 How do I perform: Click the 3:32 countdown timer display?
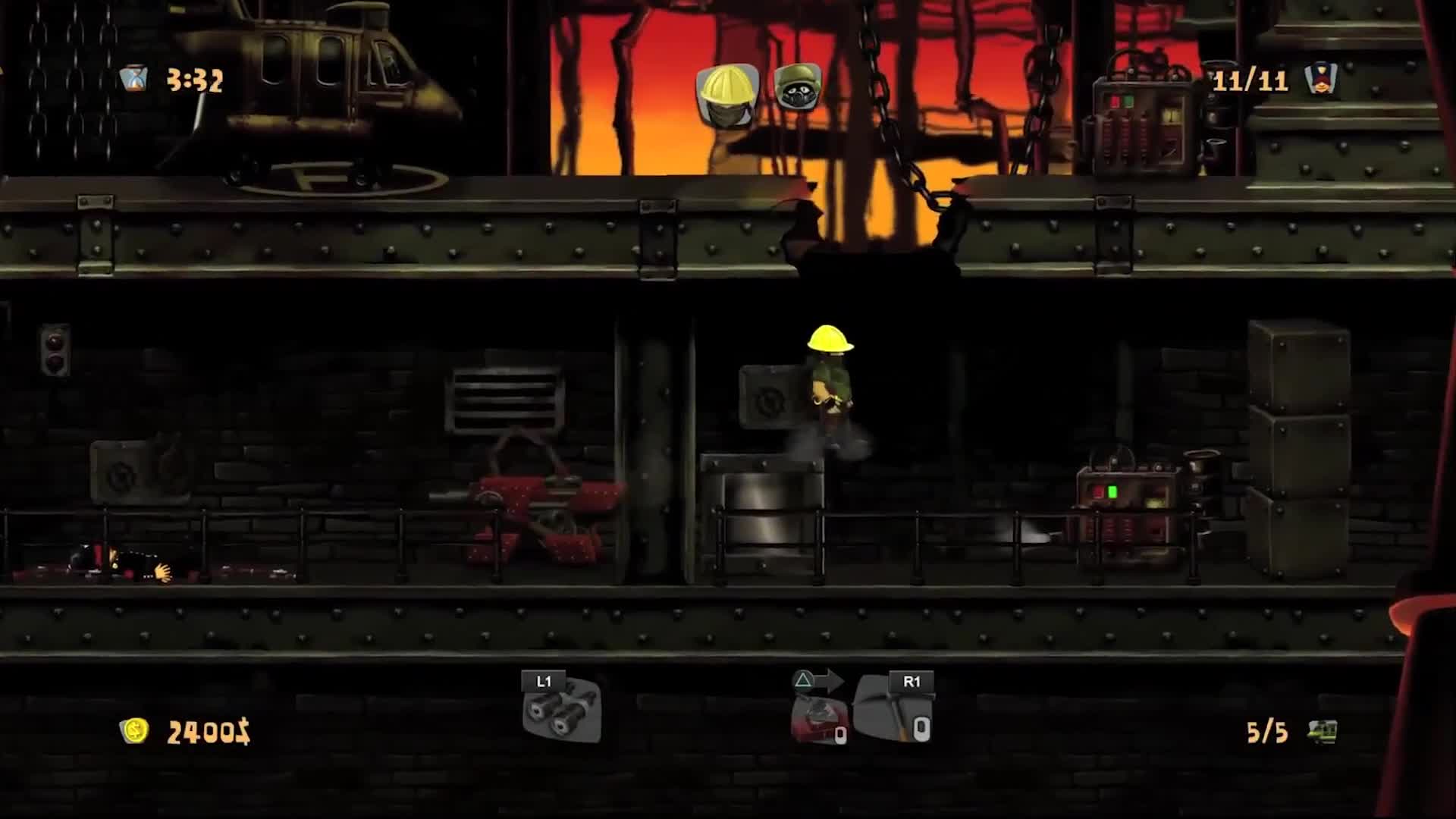[196, 77]
